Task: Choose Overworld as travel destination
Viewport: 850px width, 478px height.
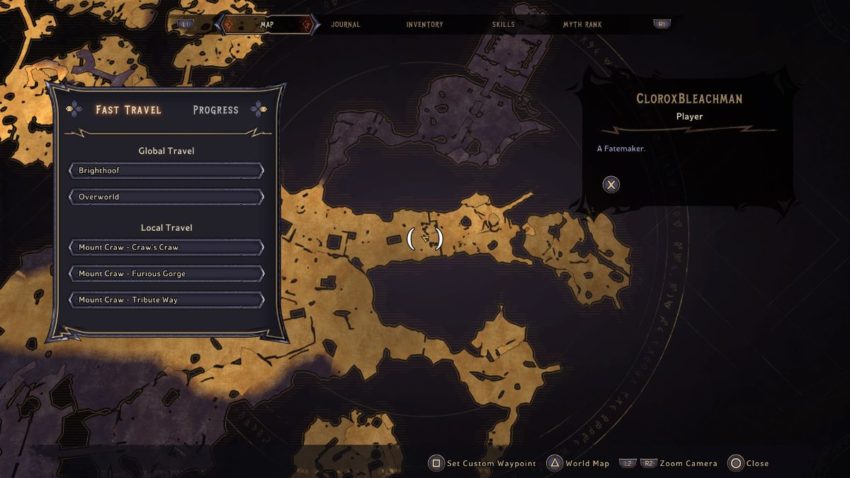Action: [167, 197]
